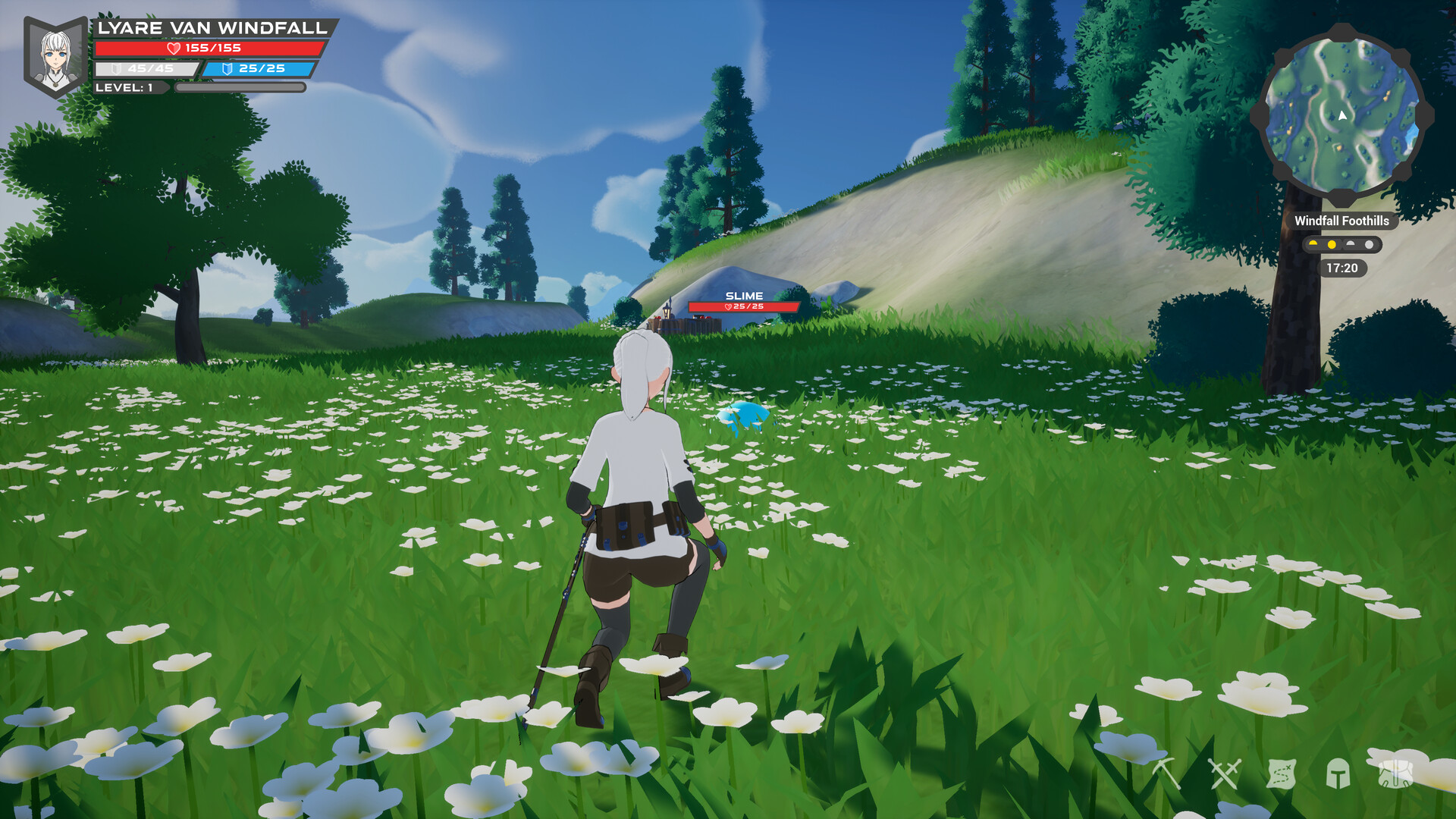Click the LYARE VAN WINDFALL name banner

pyautogui.click(x=212, y=27)
